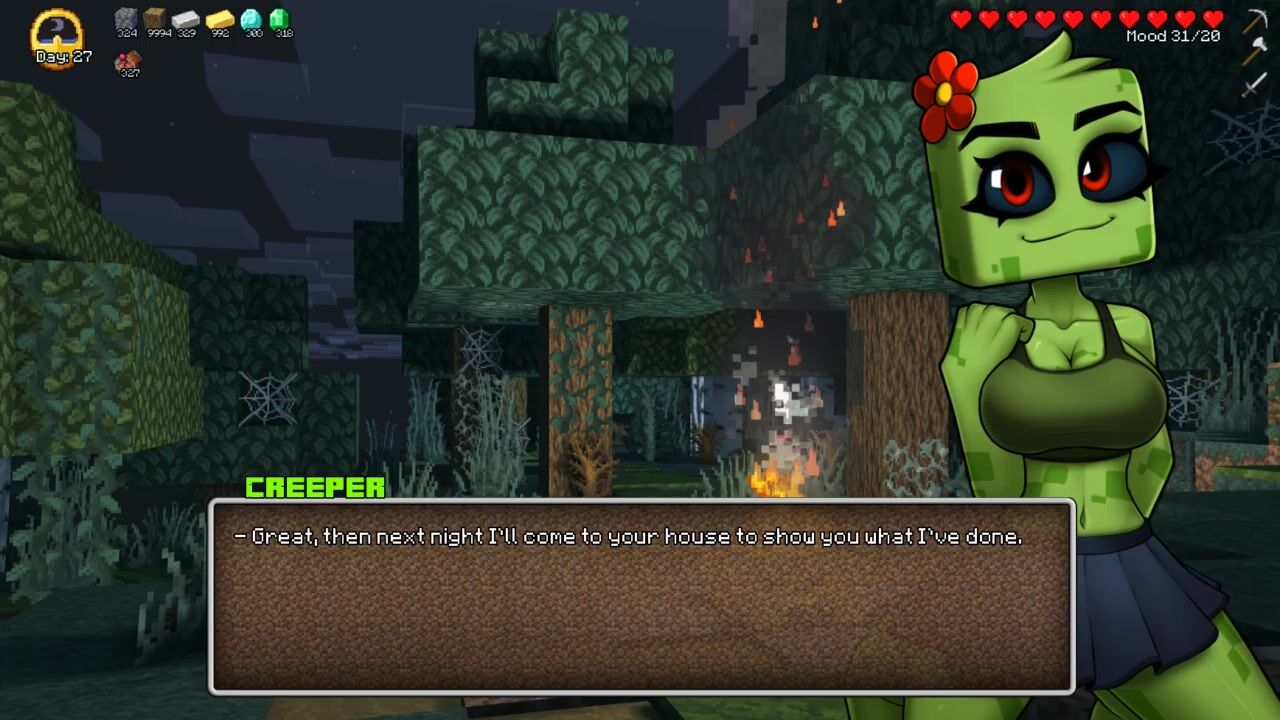Click the dialogue box to continue
The width and height of the screenshot is (1280, 720).
point(641,596)
